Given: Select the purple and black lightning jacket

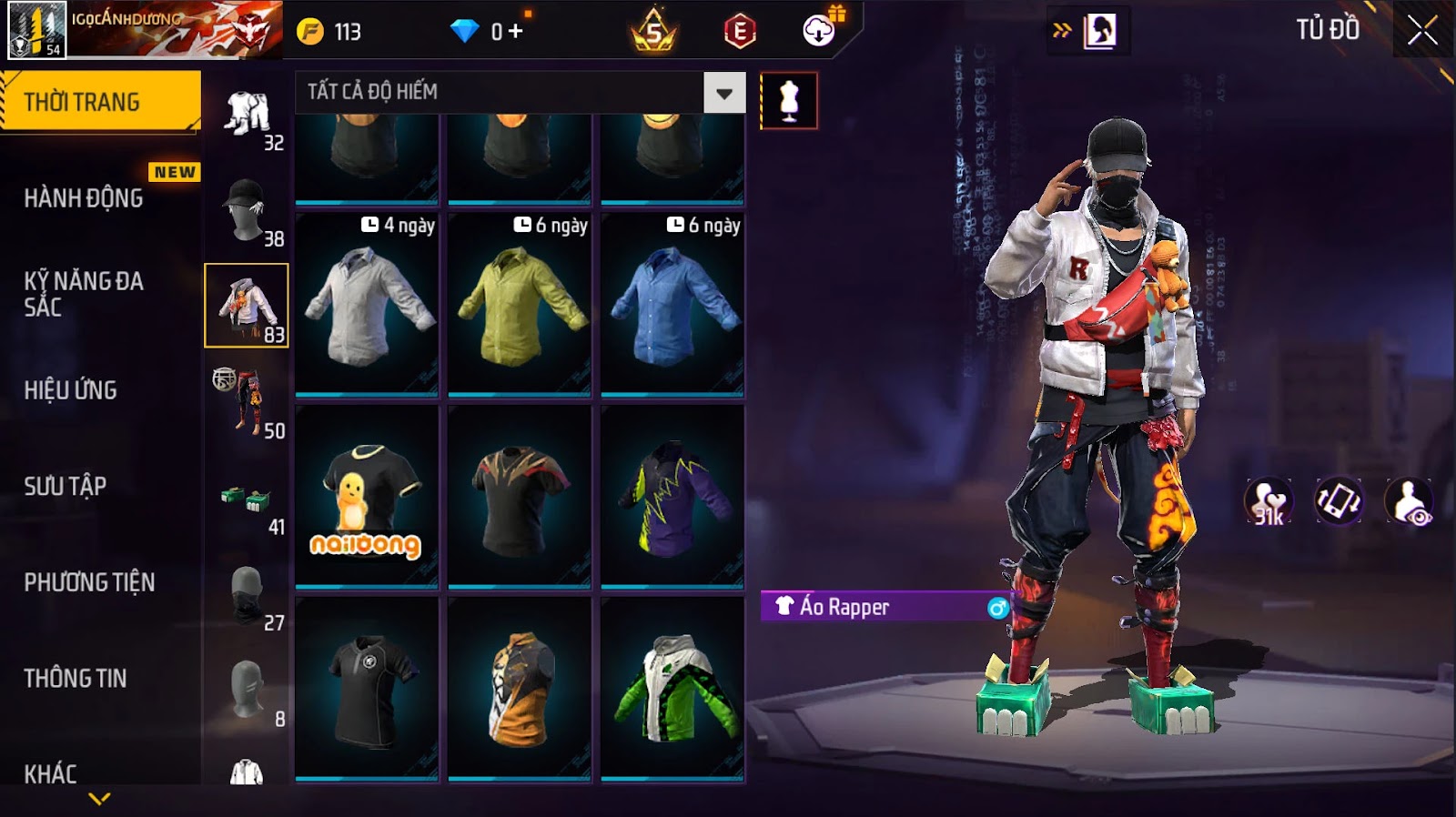Looking at the screenshot, I should pyautogui.click(x=672, y=497).
